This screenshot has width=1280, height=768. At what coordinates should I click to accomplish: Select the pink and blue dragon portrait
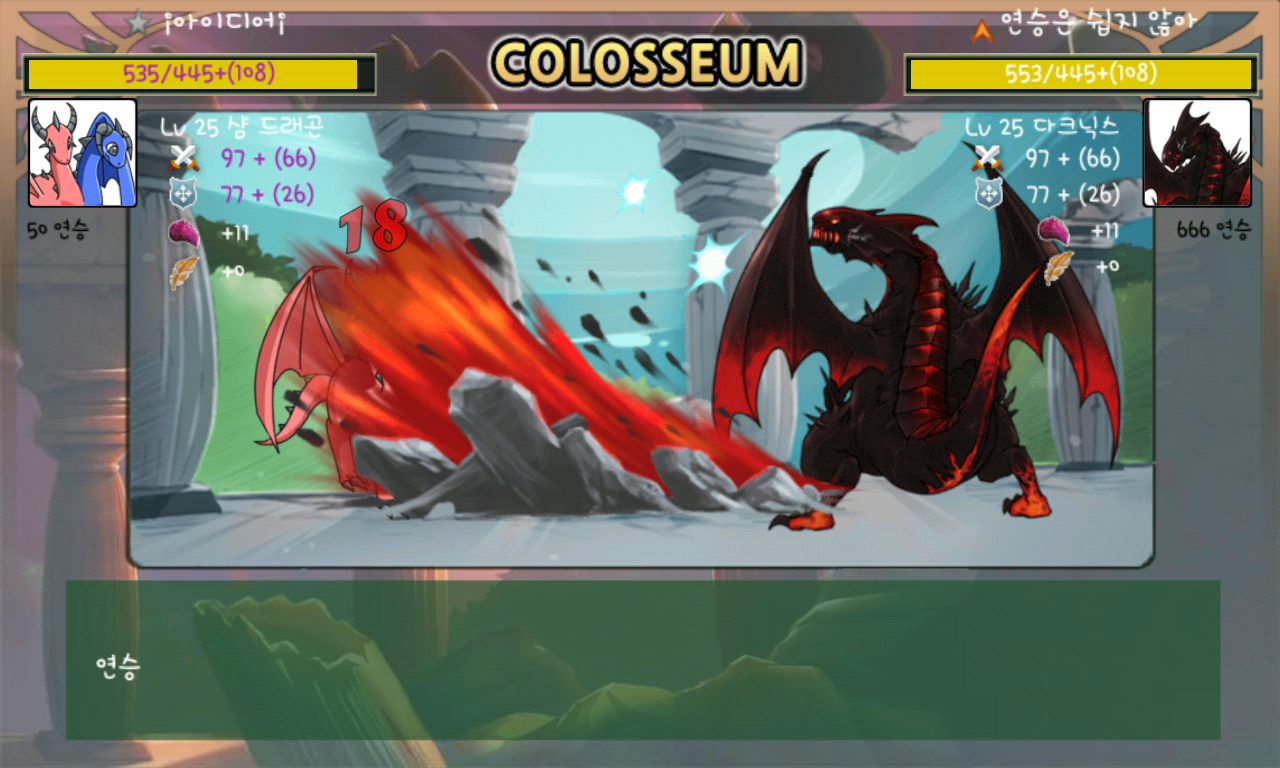click(83, 153)
